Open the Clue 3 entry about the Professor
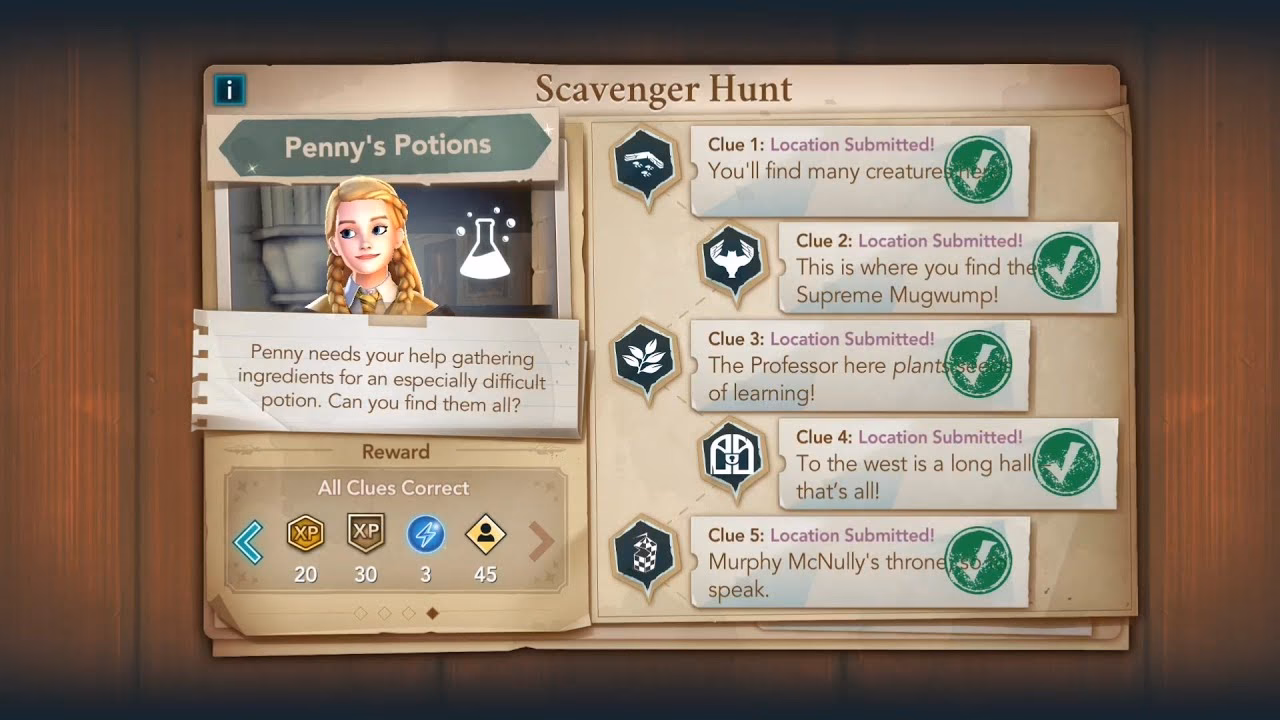Viewport: 1280px width, 720px height. 860,370
